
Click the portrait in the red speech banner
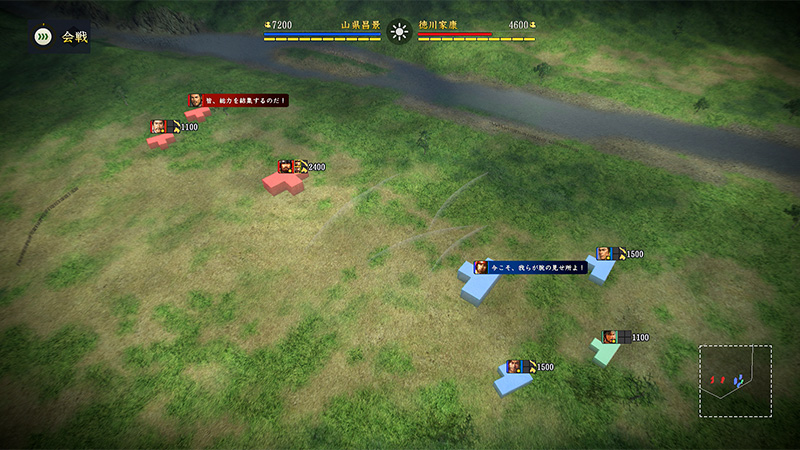pos(196,100)
